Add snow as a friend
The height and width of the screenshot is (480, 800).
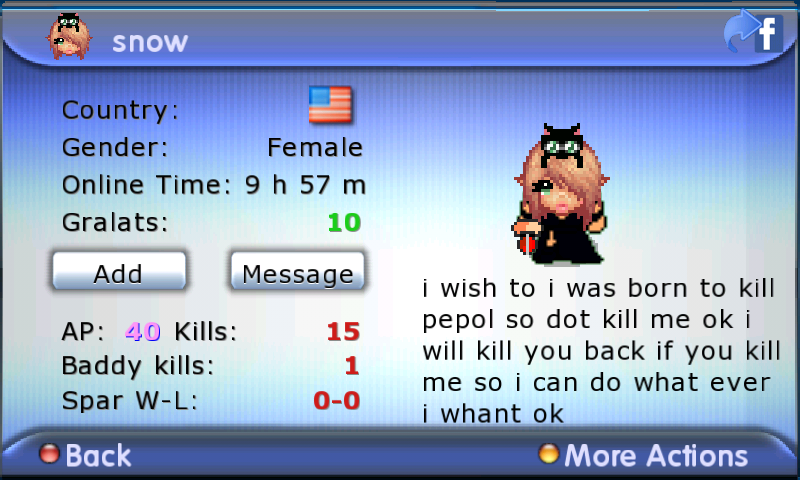[118, 272]
